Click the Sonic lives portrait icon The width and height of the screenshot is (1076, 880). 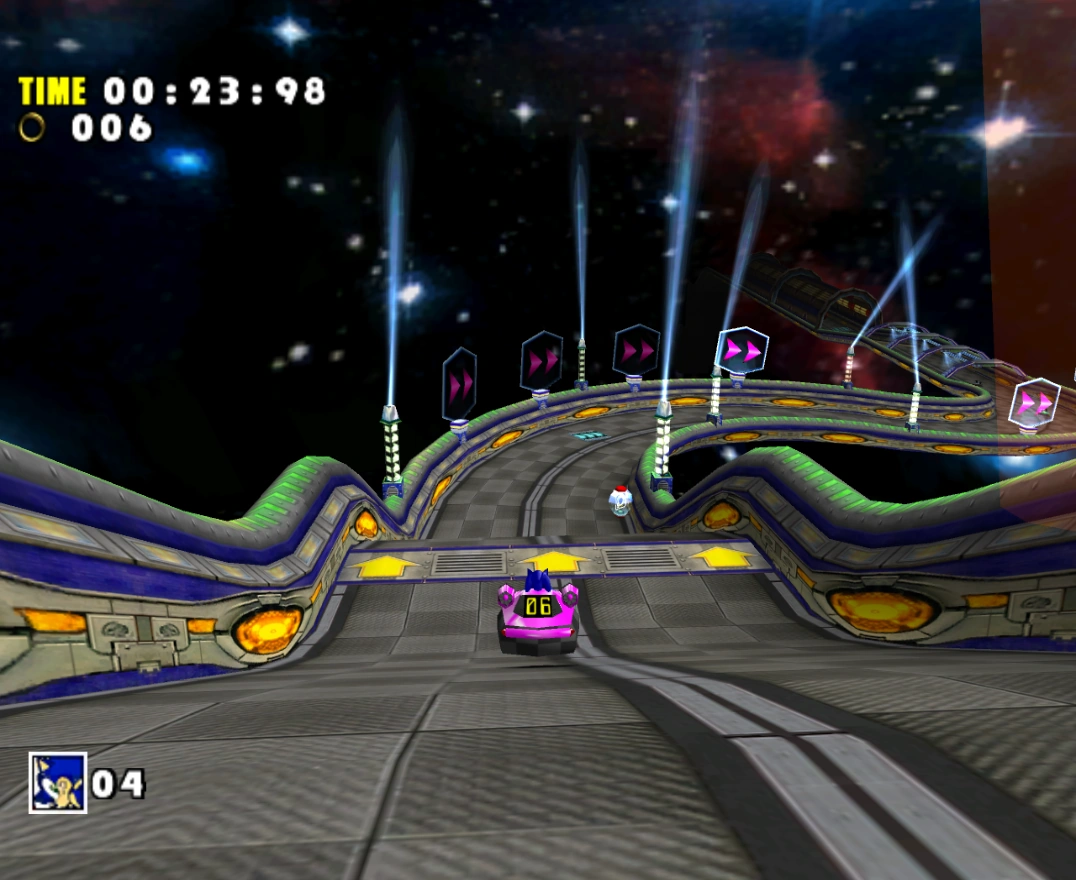click(58, 782)
